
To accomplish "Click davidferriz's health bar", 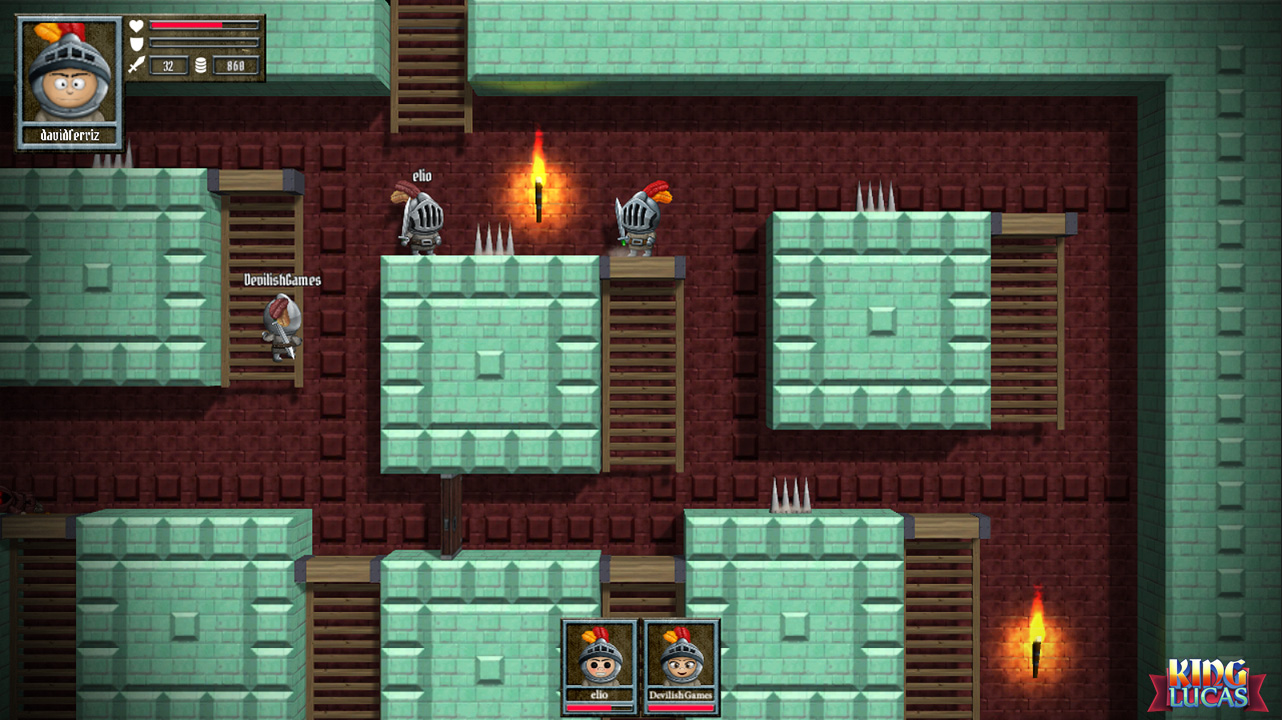I will [x=203, y=26].
